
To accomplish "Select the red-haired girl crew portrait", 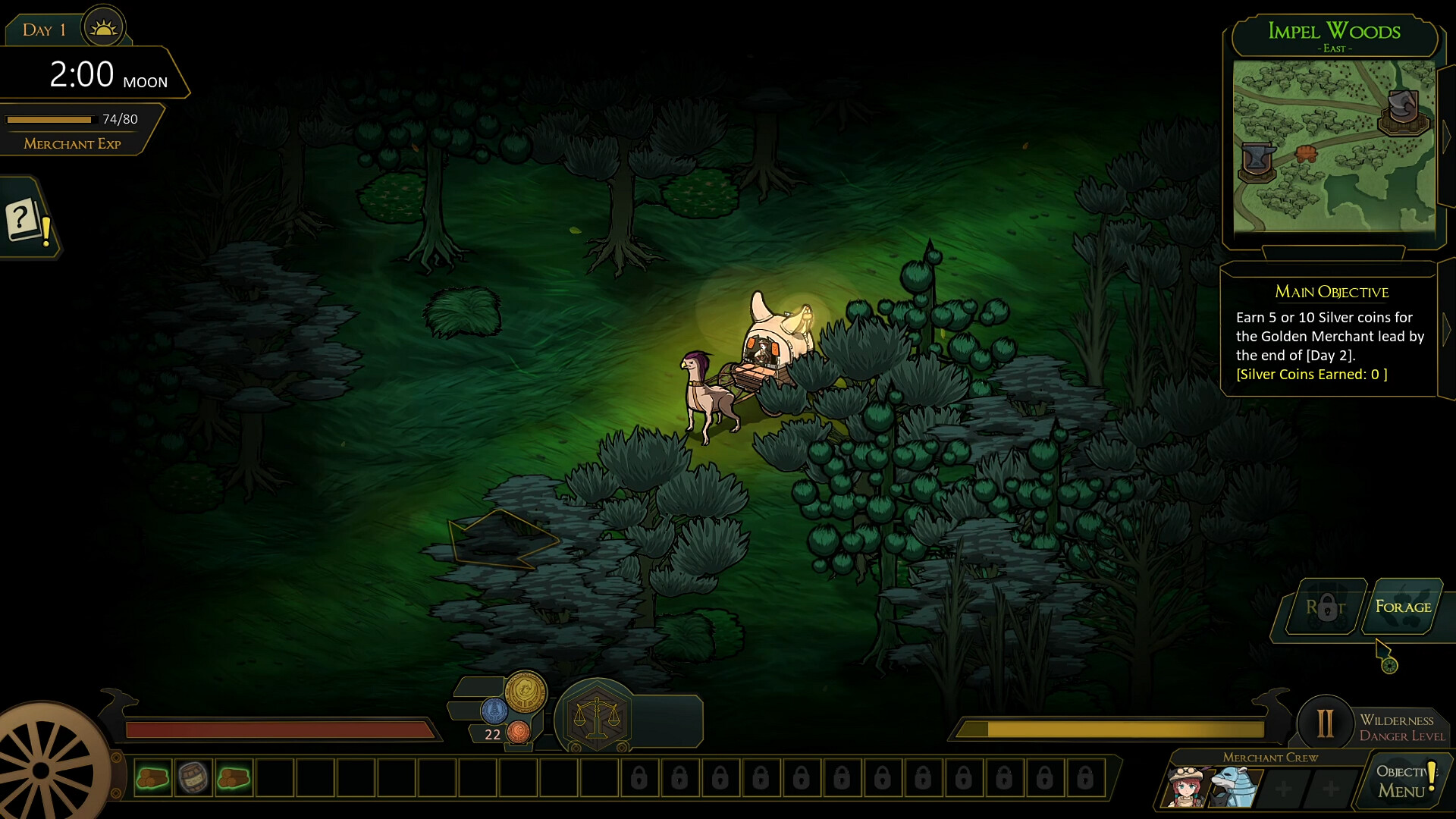I will [x=1187, y=788].
